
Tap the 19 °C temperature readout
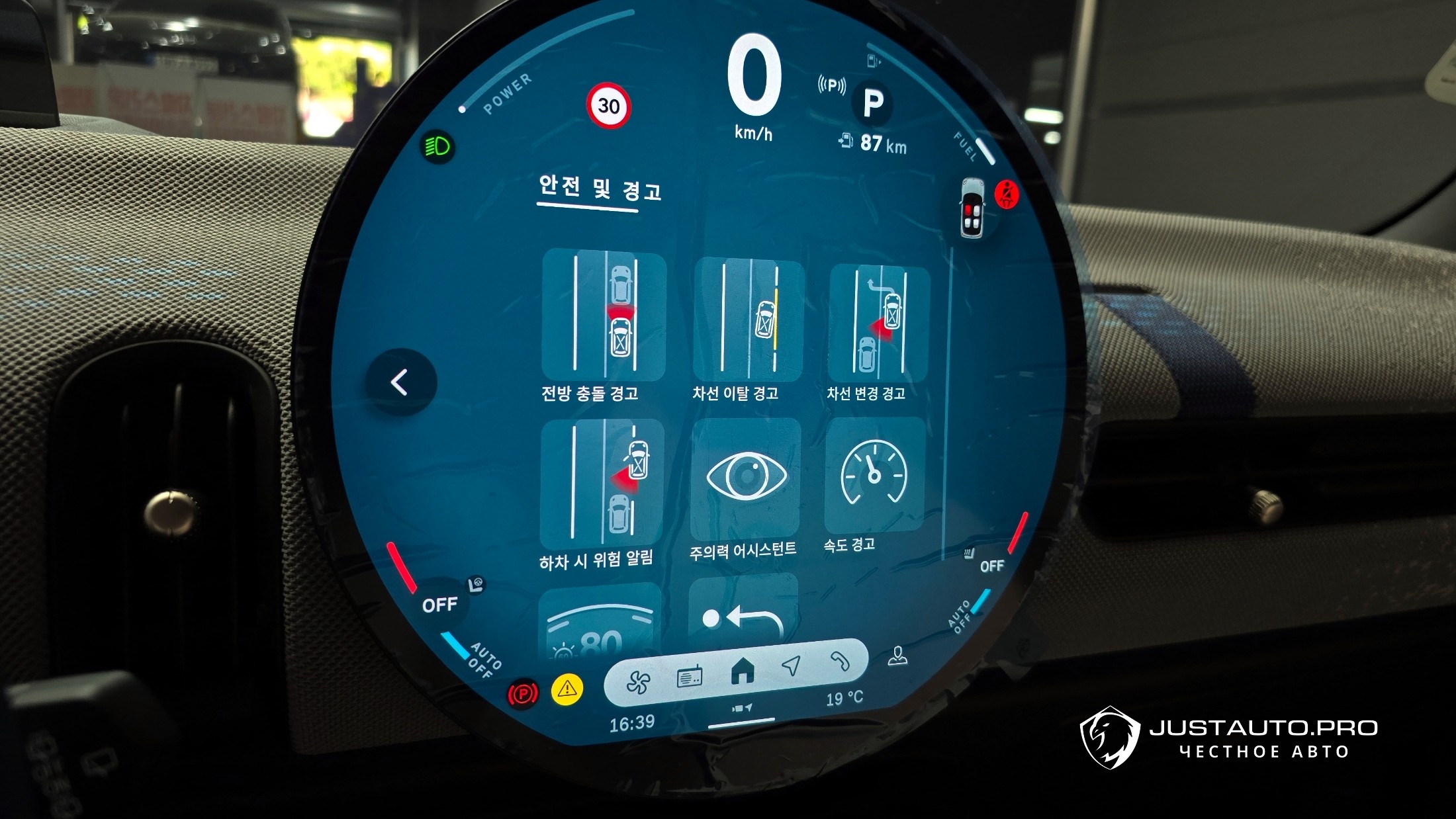tap(844, 699)
